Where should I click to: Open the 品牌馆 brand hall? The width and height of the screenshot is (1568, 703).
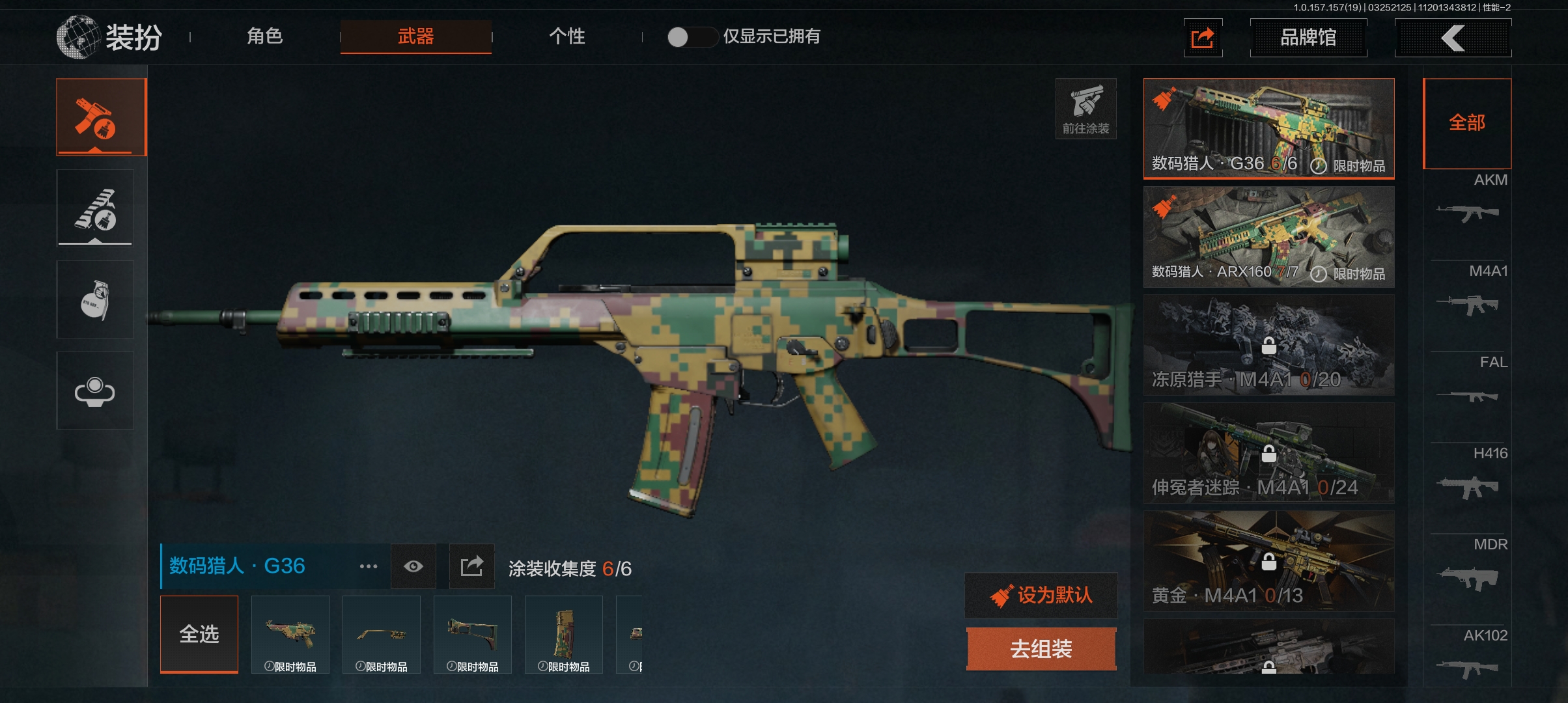tap(1308, 38)
